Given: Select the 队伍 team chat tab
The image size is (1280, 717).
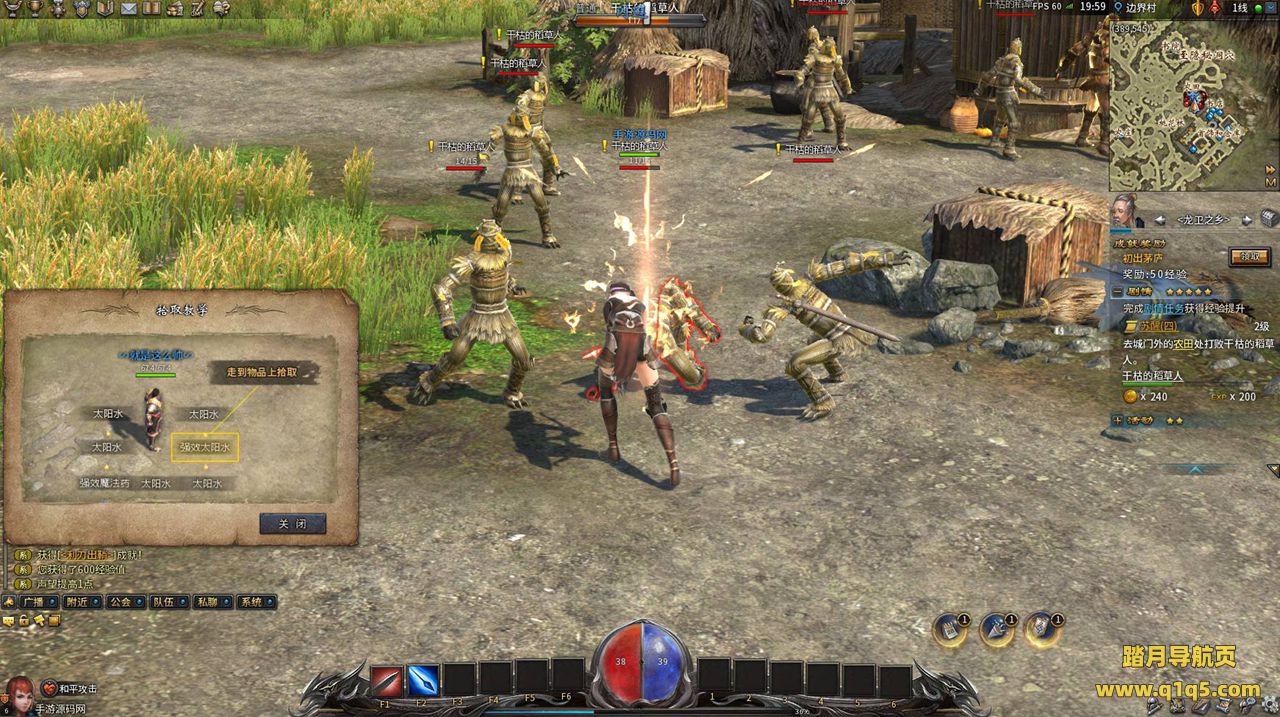Looking at the screenshot, I should pos(163,602).
